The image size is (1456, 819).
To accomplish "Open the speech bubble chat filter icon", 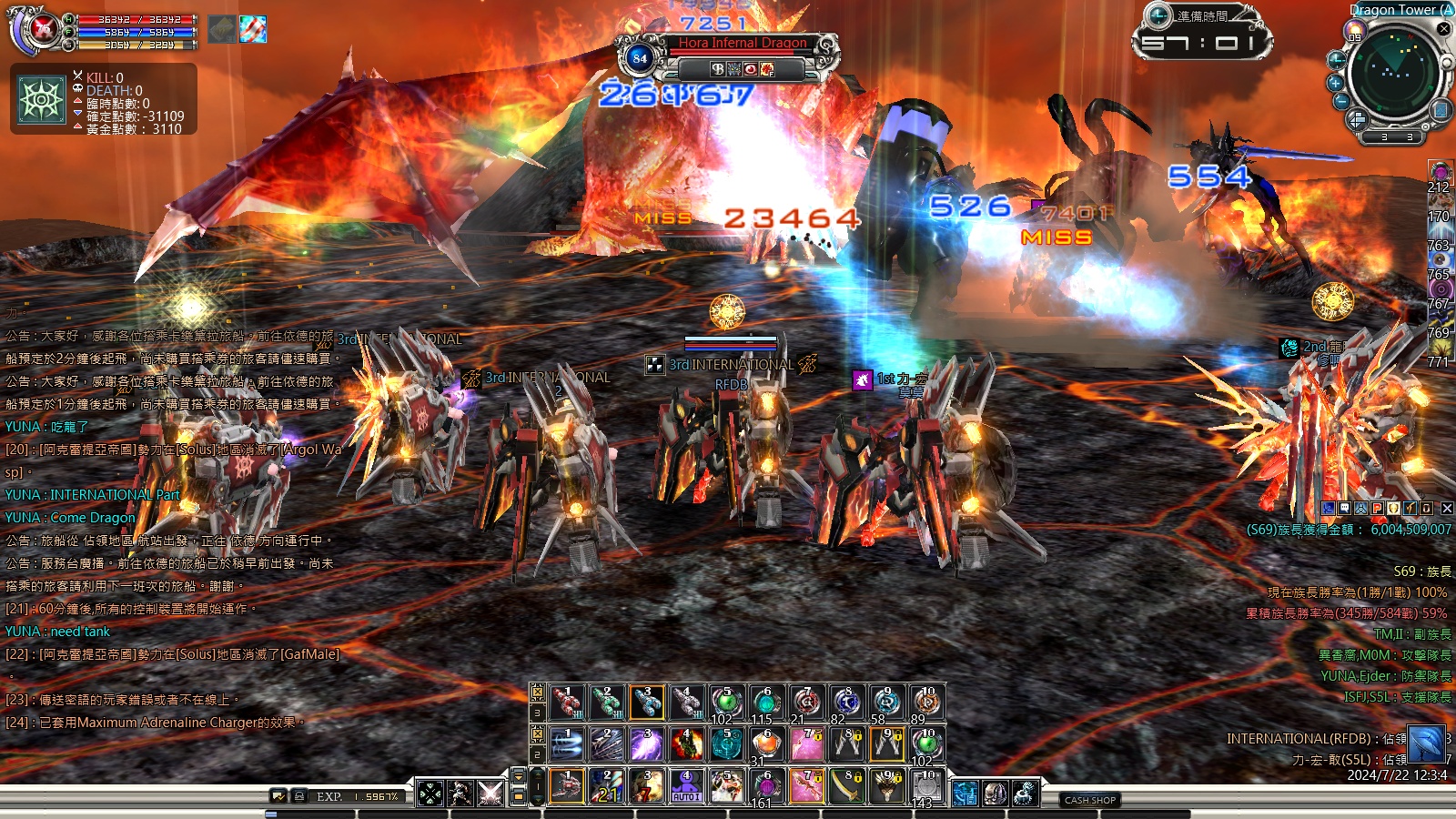I will coord(1345,509).
